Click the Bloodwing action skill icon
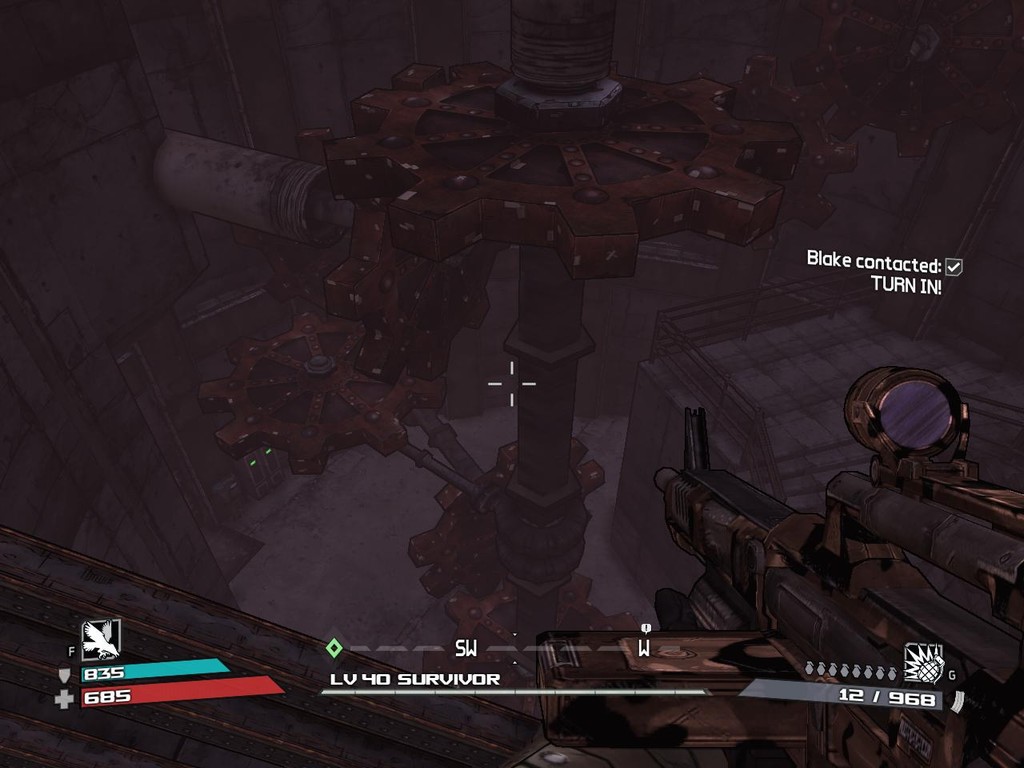 pyautogui.click(x=101, y=640)
